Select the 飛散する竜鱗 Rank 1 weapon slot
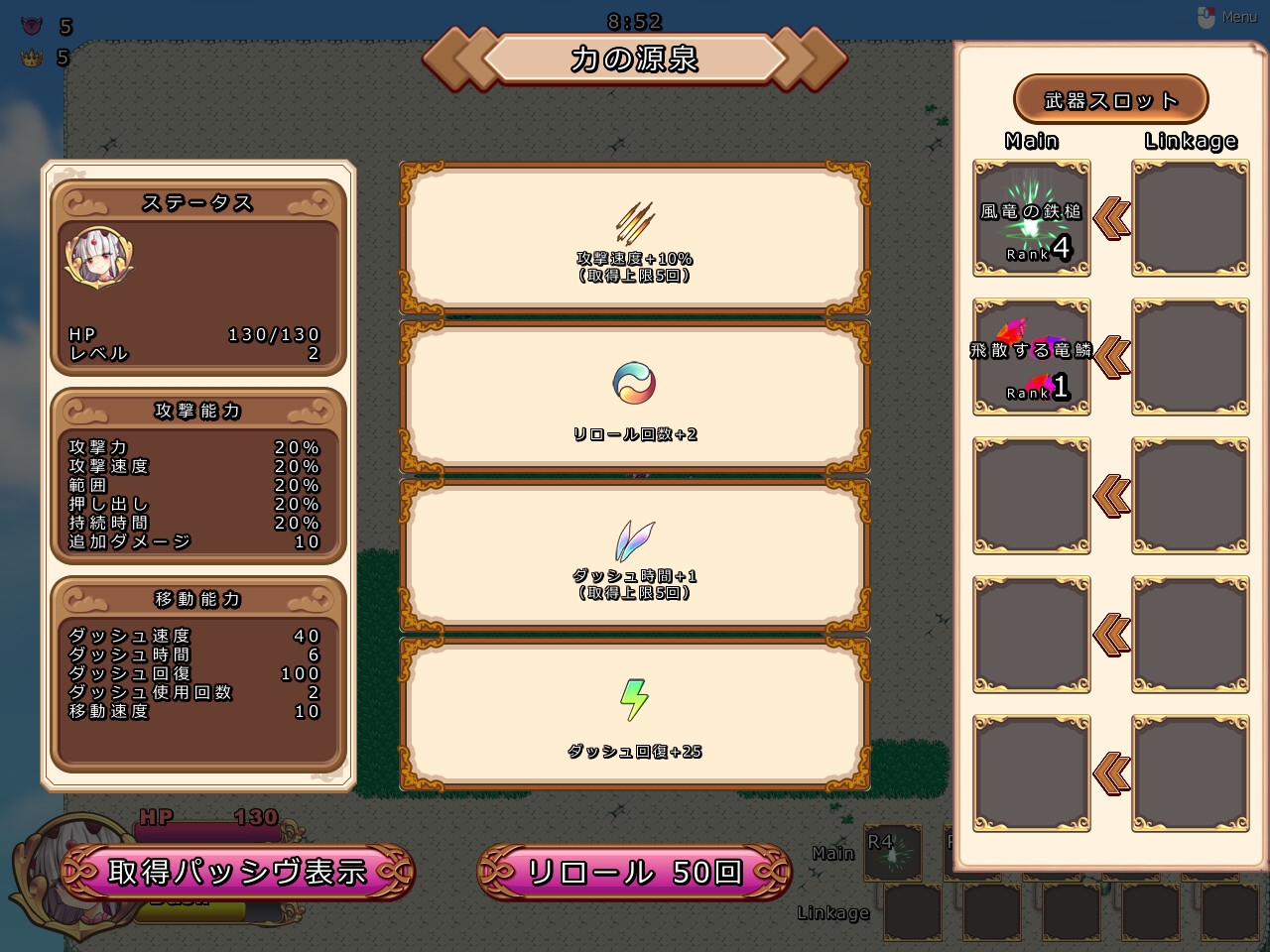The width and height of the screenshot is (1270, 952). click(x=1032, y=357)
